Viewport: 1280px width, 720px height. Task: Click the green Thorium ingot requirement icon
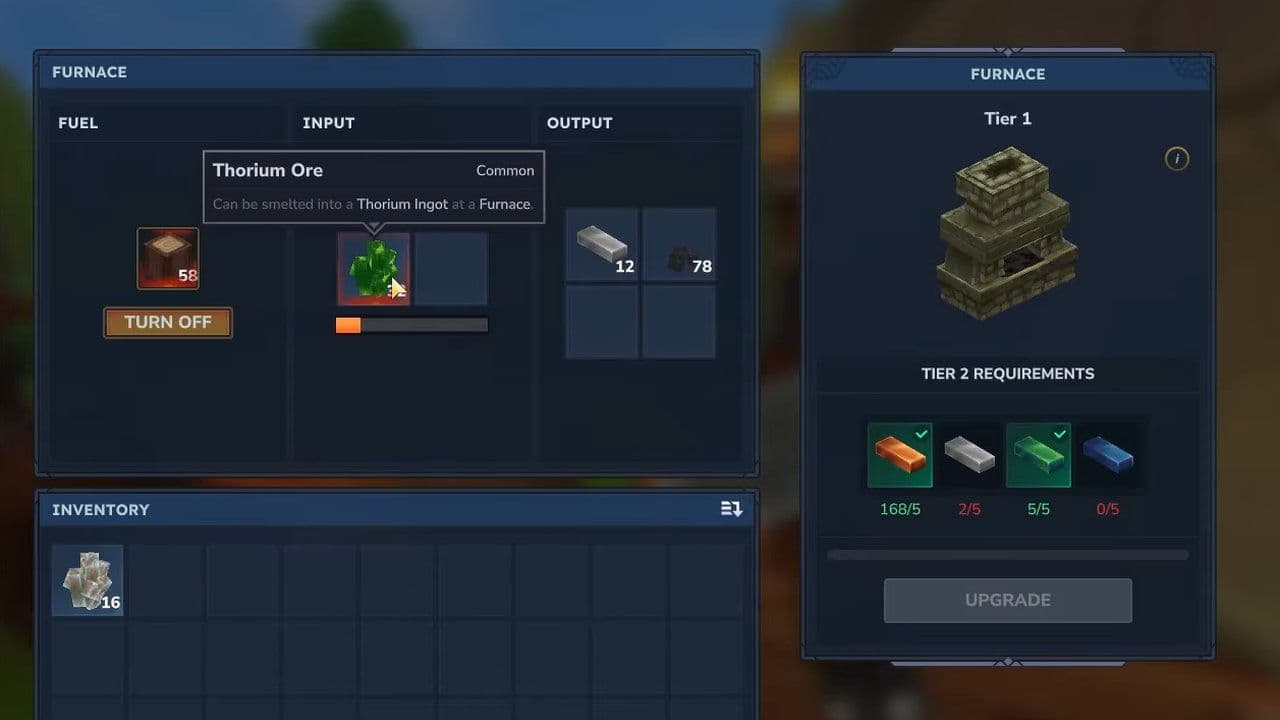(1038, 455)
